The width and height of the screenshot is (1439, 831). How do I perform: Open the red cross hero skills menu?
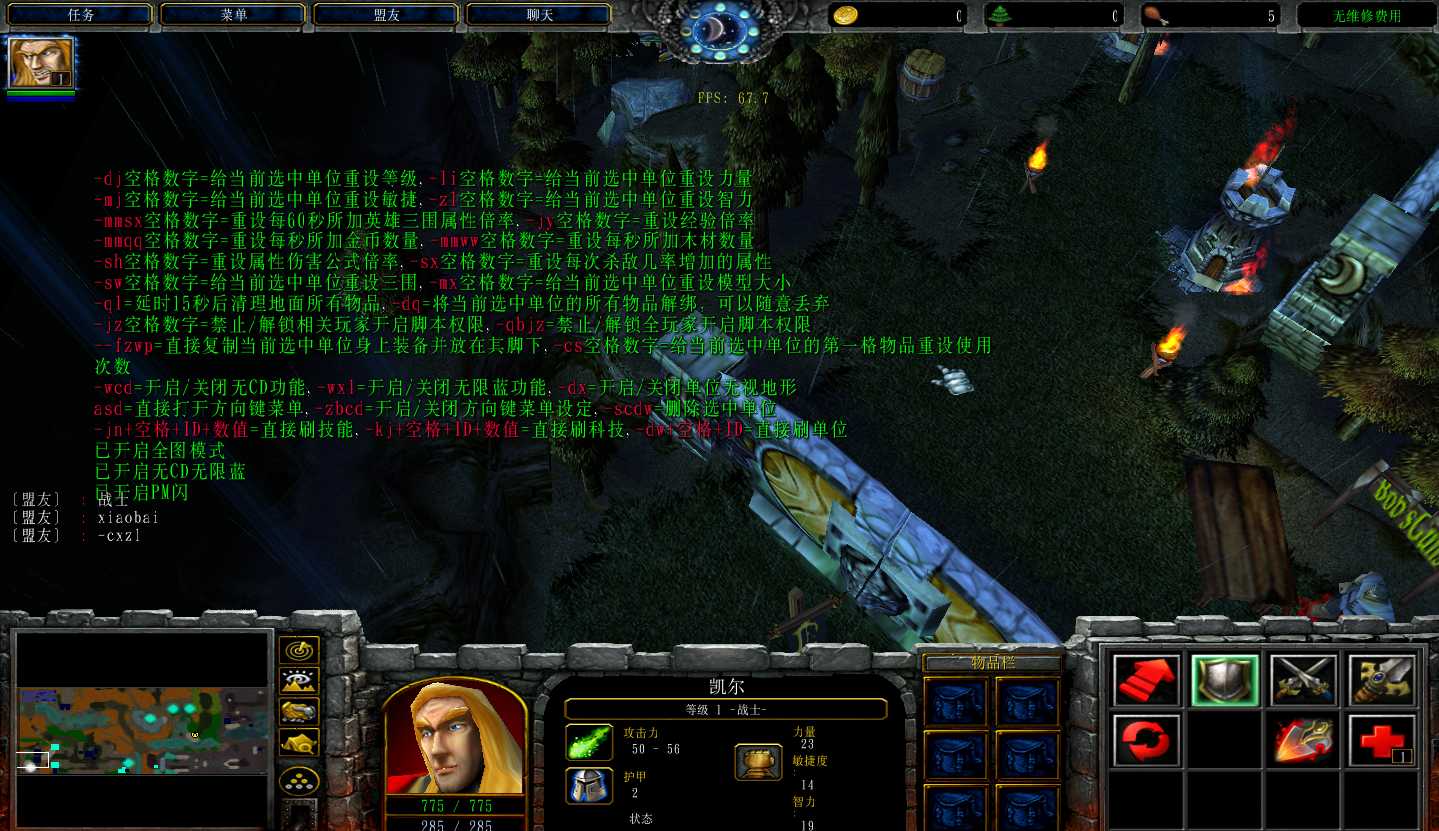[x=1382, y=741]
